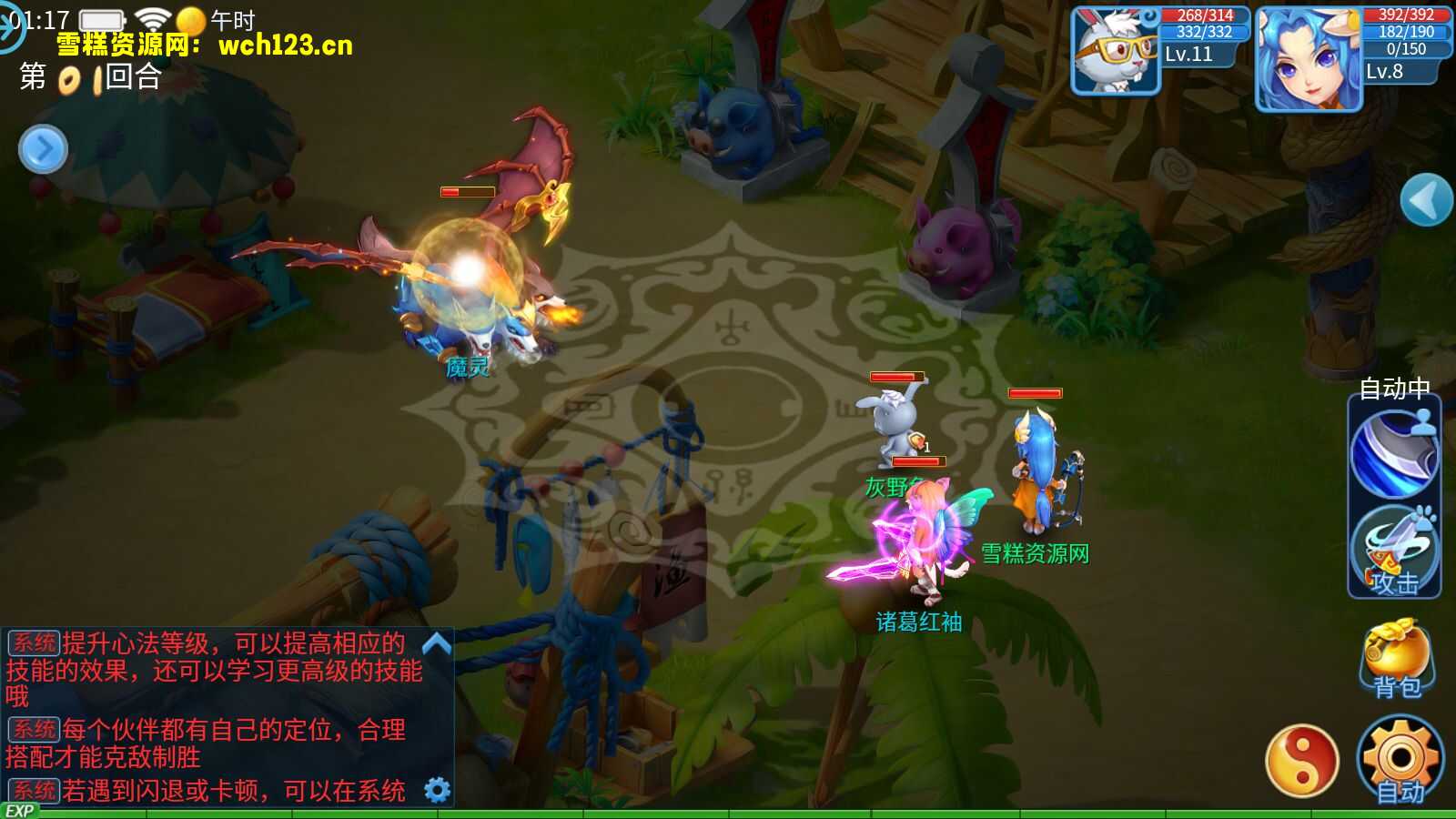Toggle the 自动 auto-battle gear button
1456x819 pixels.
click(1400, 760)
